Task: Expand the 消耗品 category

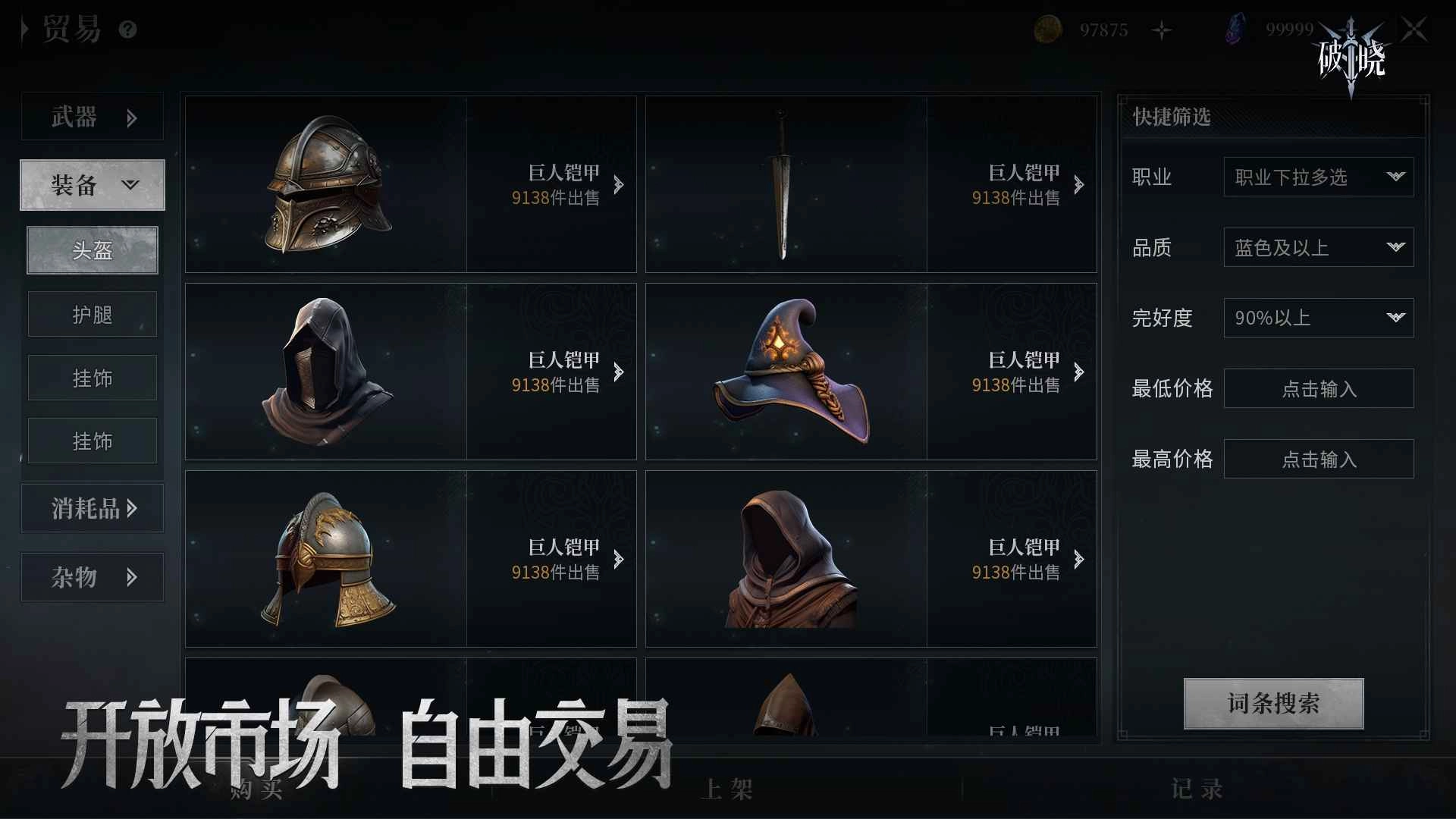Action: click(x=92, y=508)
